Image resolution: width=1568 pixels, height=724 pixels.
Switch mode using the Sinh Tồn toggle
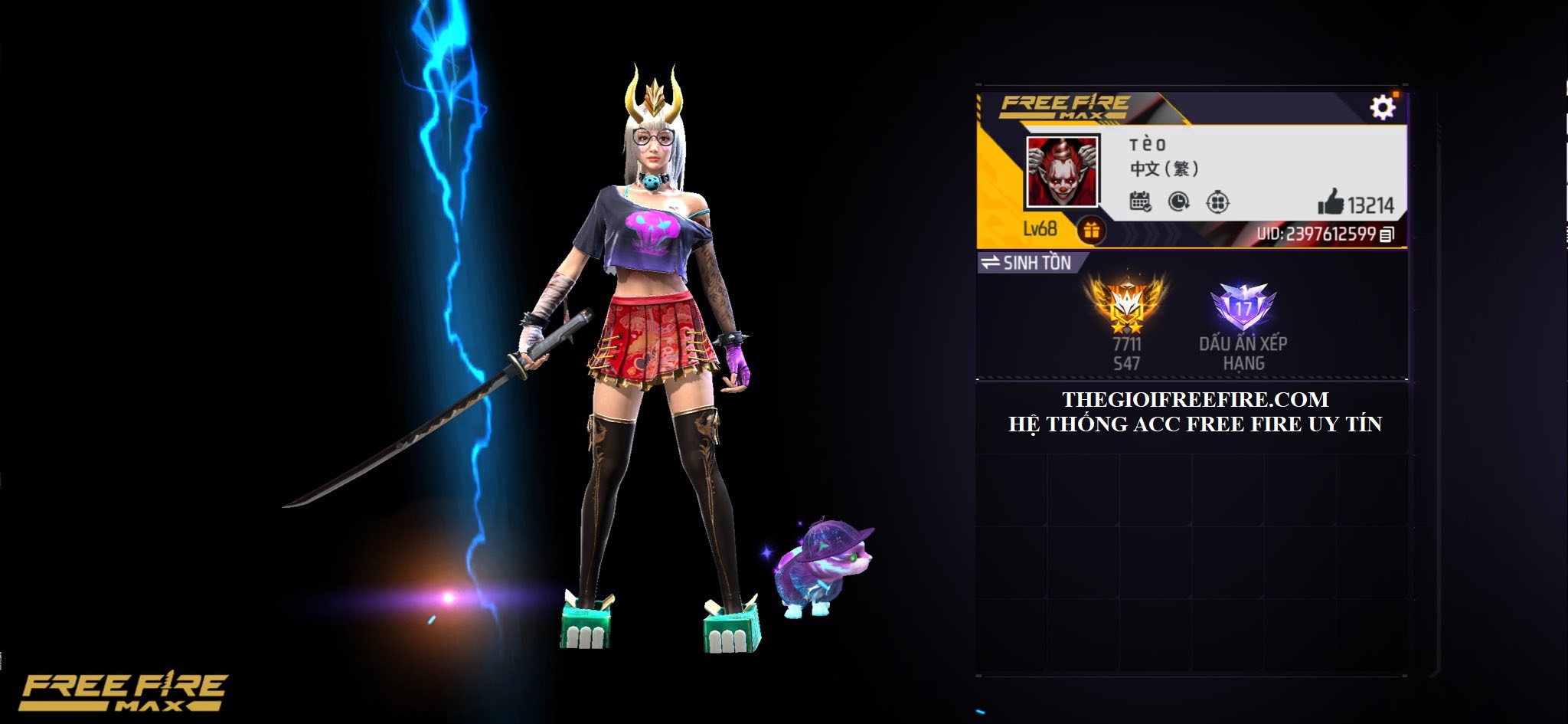(1027, 263)
